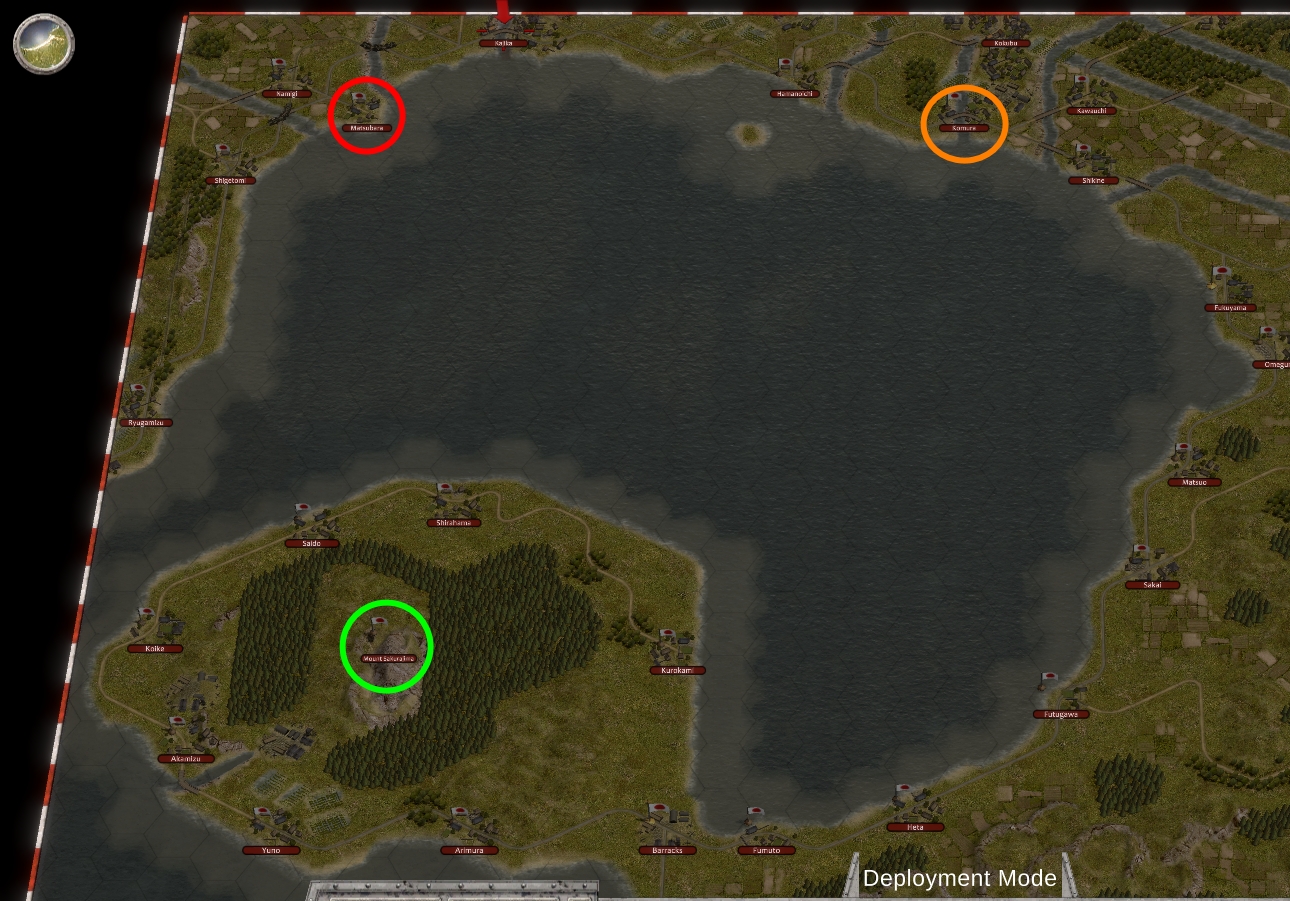Click the flag icon at Kurokami
Image resolution: width=1290 pixels, height=901 pixels.
[x=667, y=632]
